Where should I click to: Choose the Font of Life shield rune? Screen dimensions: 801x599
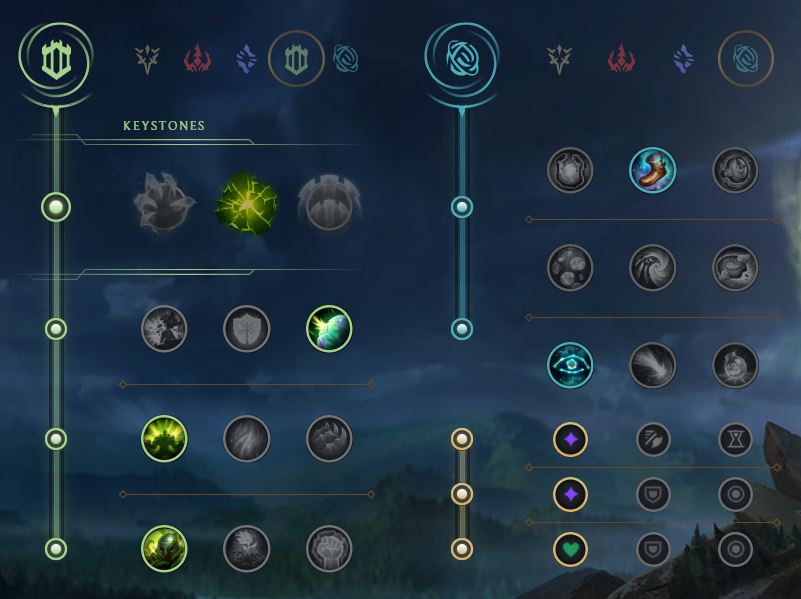(x=247, y=329)
